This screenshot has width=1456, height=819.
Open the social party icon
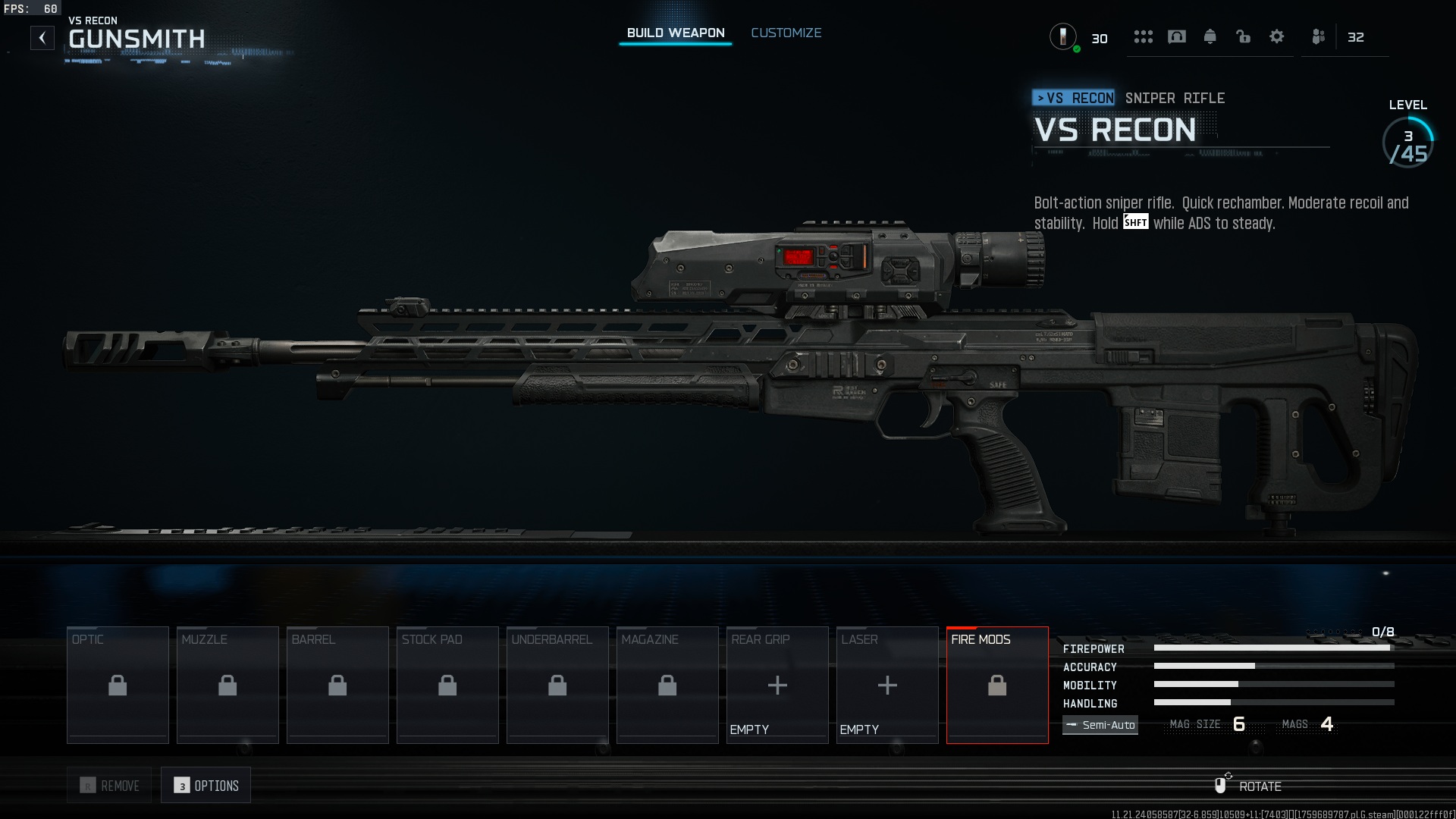coord(1318,37)
